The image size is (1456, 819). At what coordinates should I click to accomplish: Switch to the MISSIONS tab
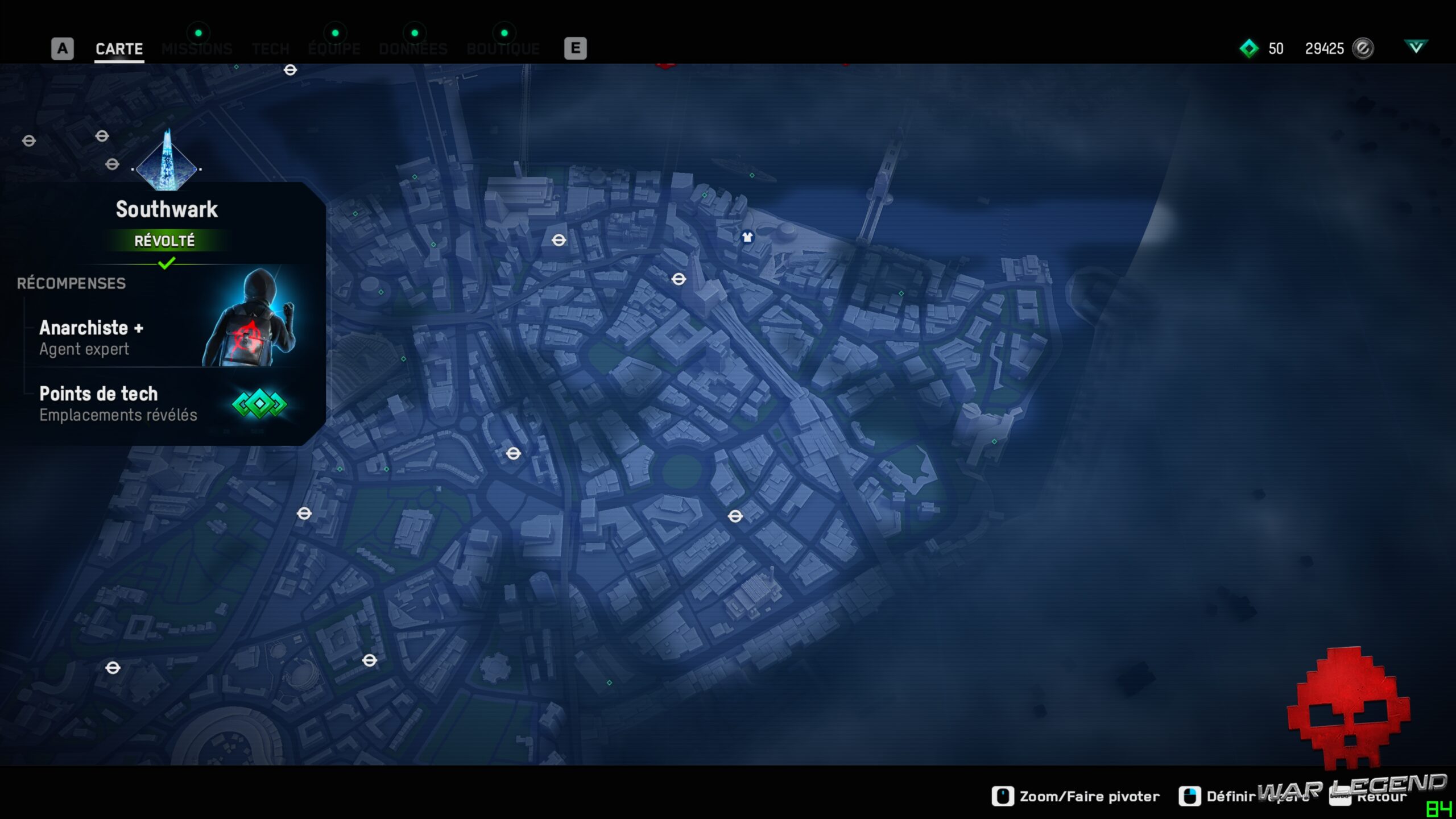coord(197,49)
